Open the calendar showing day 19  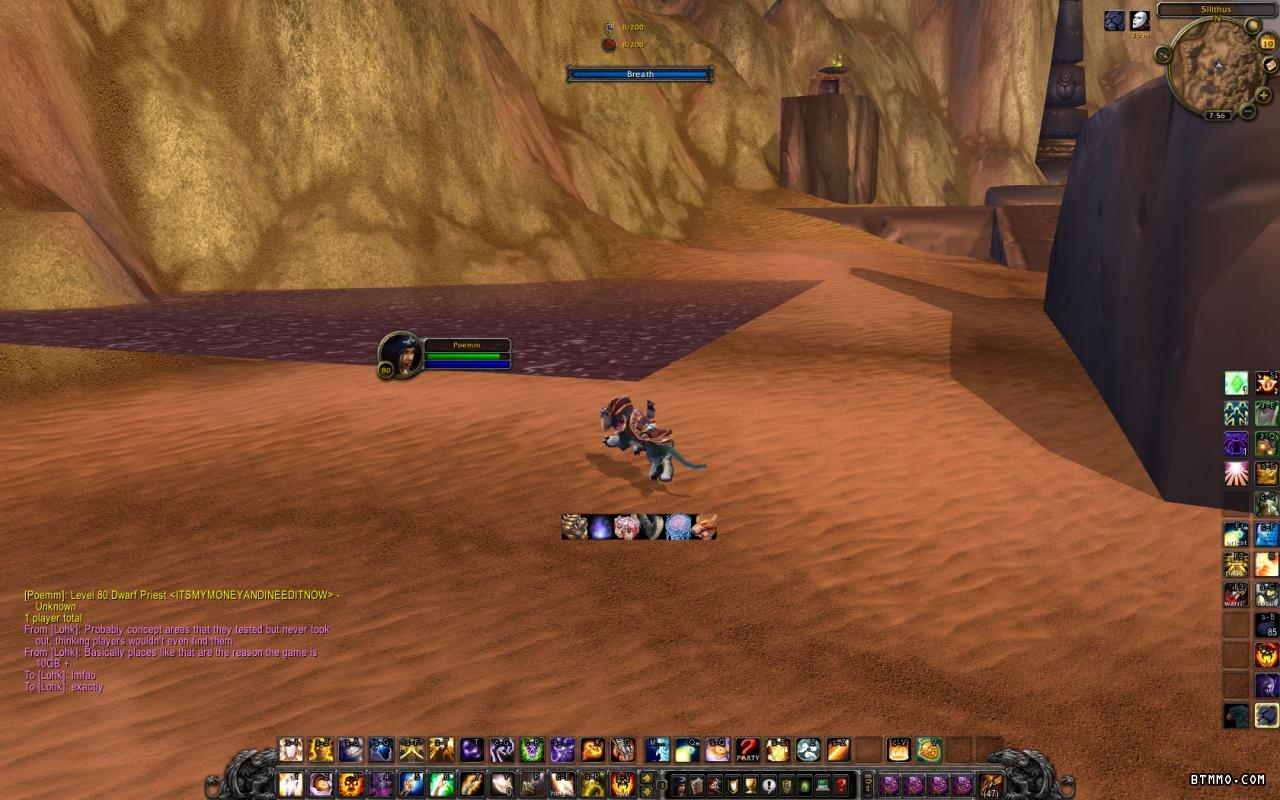point(1268,42)
